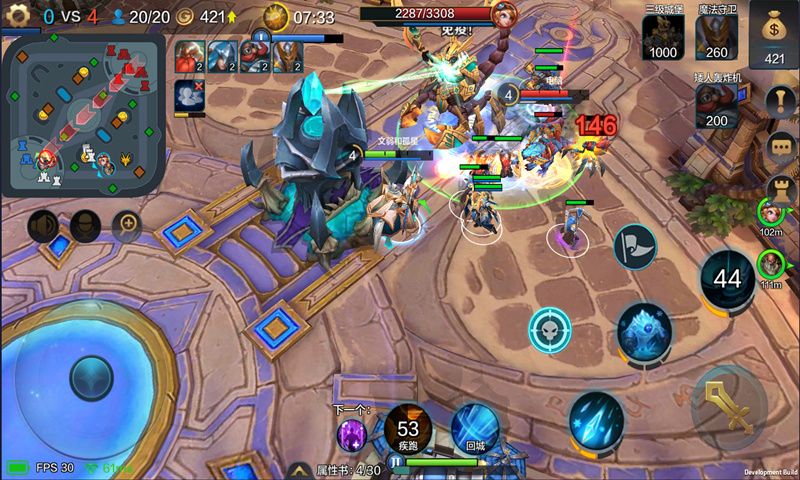Buy the 矮人轰炸机 item costing 200
The height and width of the screenshot is (480, 800).
click(x=717, y=106)
